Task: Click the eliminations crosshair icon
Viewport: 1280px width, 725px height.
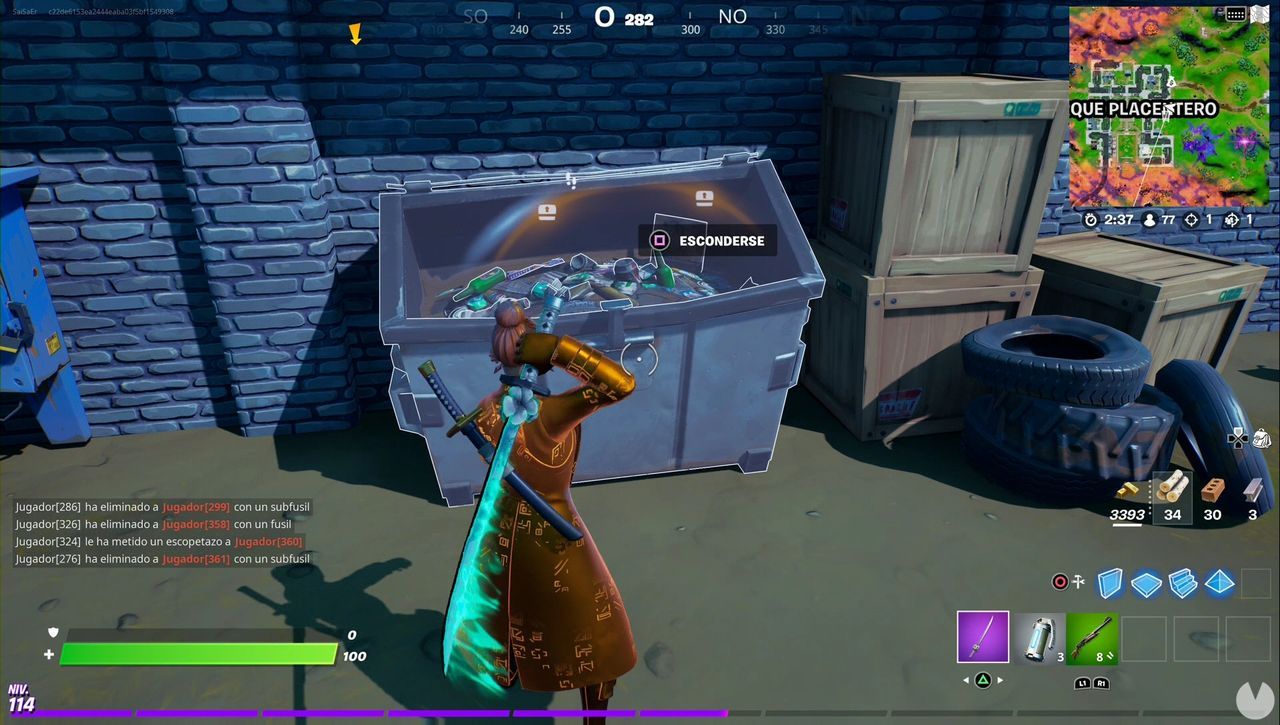Action: coord(1191,220)
